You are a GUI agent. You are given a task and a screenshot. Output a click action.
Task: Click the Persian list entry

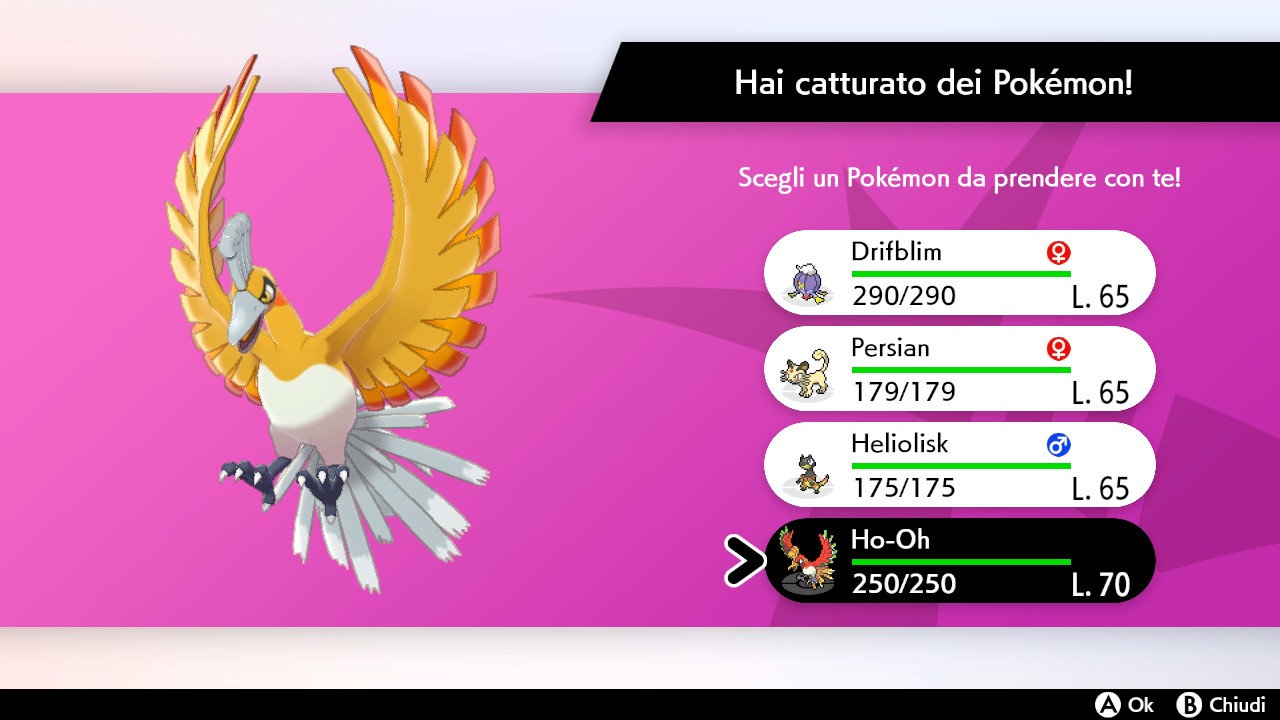coord(960,368)
